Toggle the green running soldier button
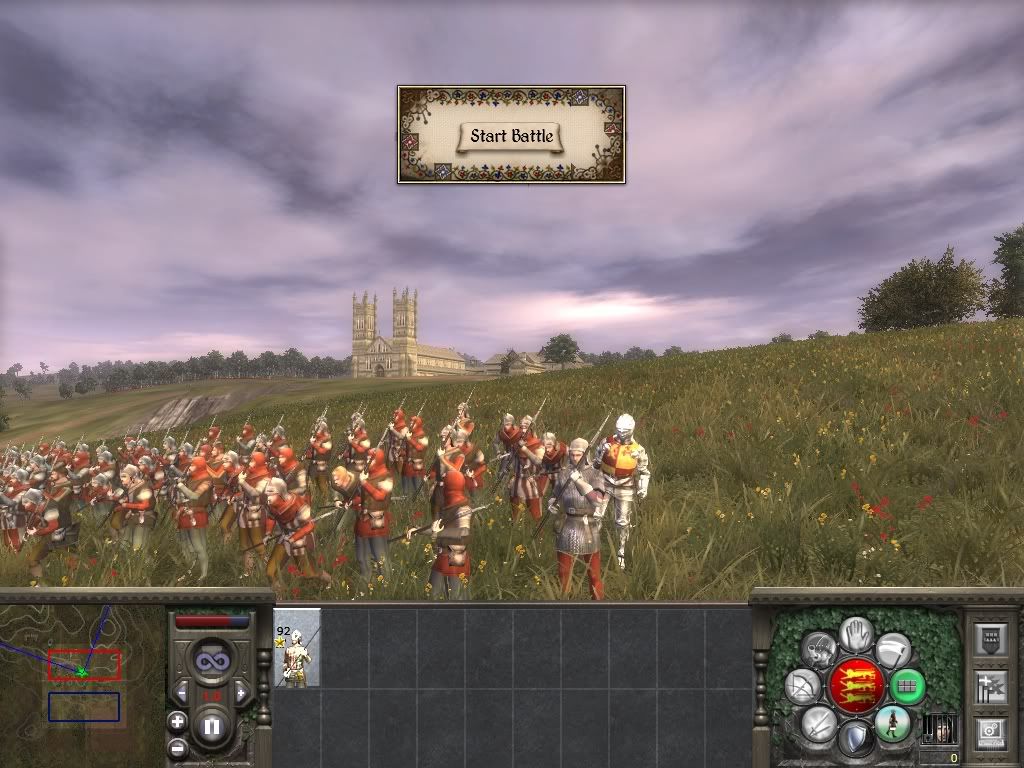 click(892, 723)
